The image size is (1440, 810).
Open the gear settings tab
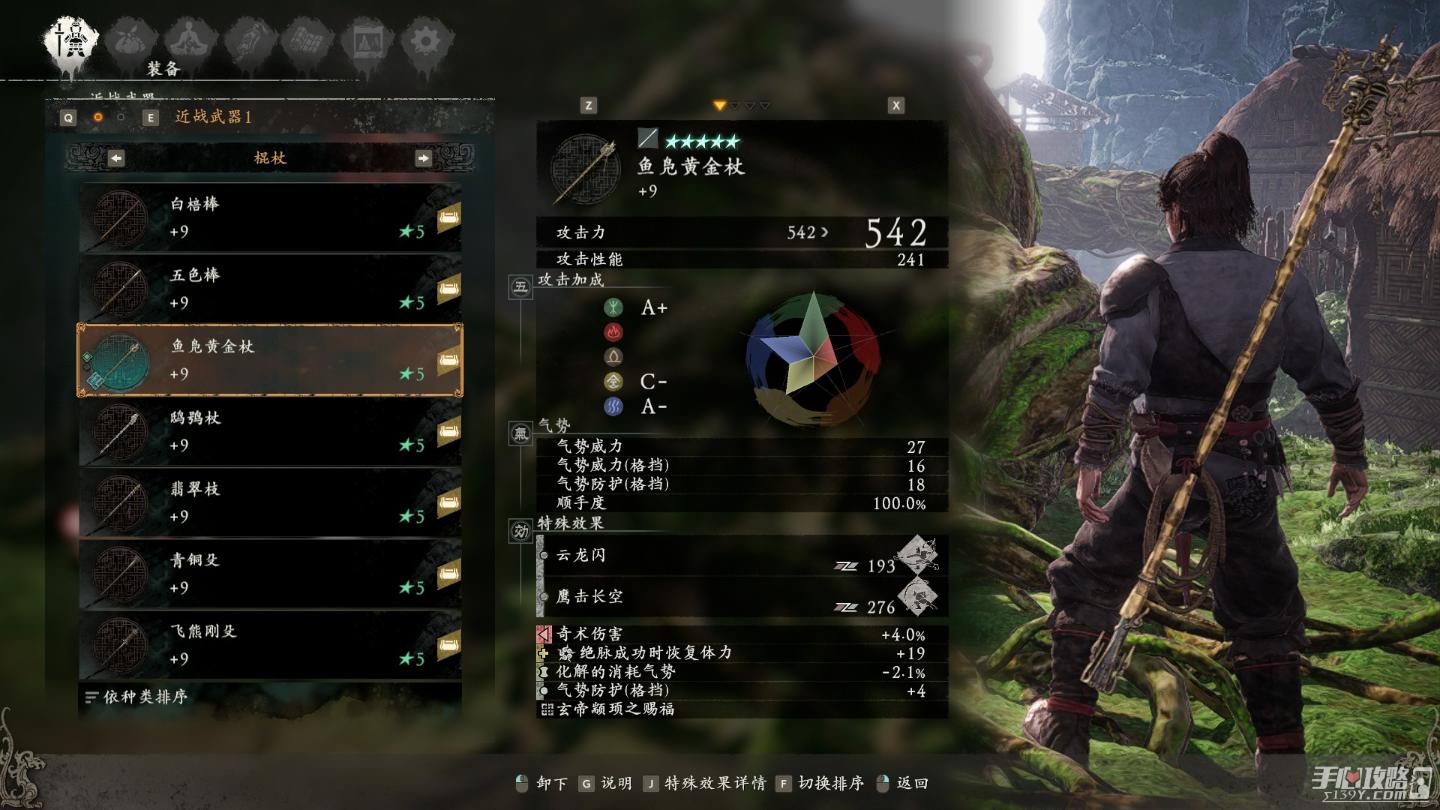click(x=427, y=41)
